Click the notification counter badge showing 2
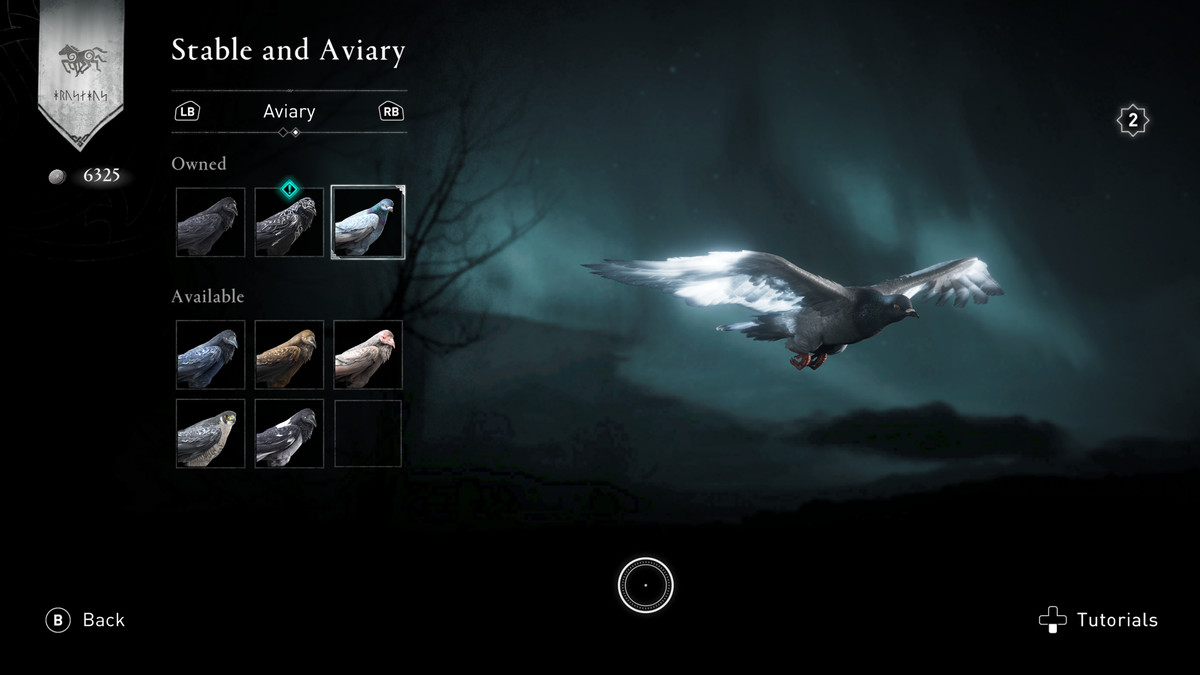1200x675 pixels. coord(1132,121)
